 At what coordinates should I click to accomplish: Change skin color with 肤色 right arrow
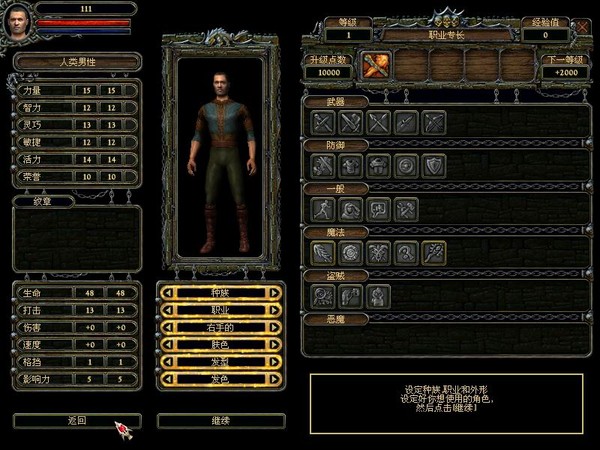[275, 345]
